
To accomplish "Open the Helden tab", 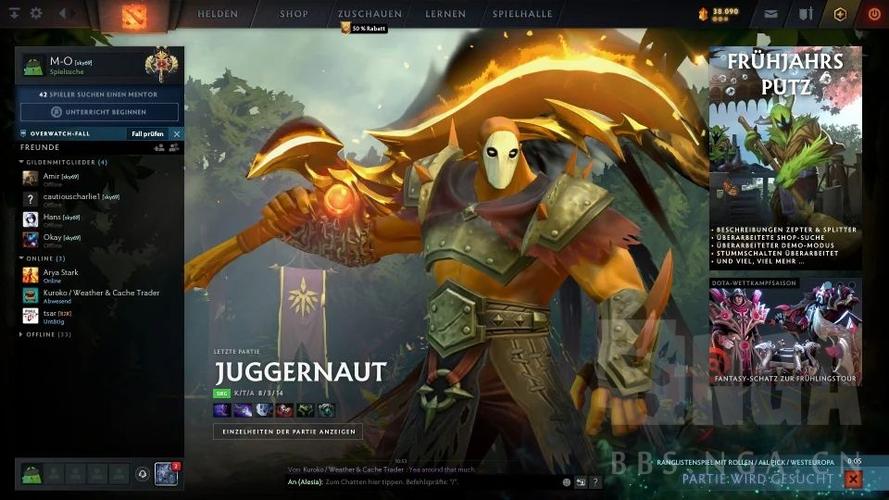I will click(x=217, y=15).
